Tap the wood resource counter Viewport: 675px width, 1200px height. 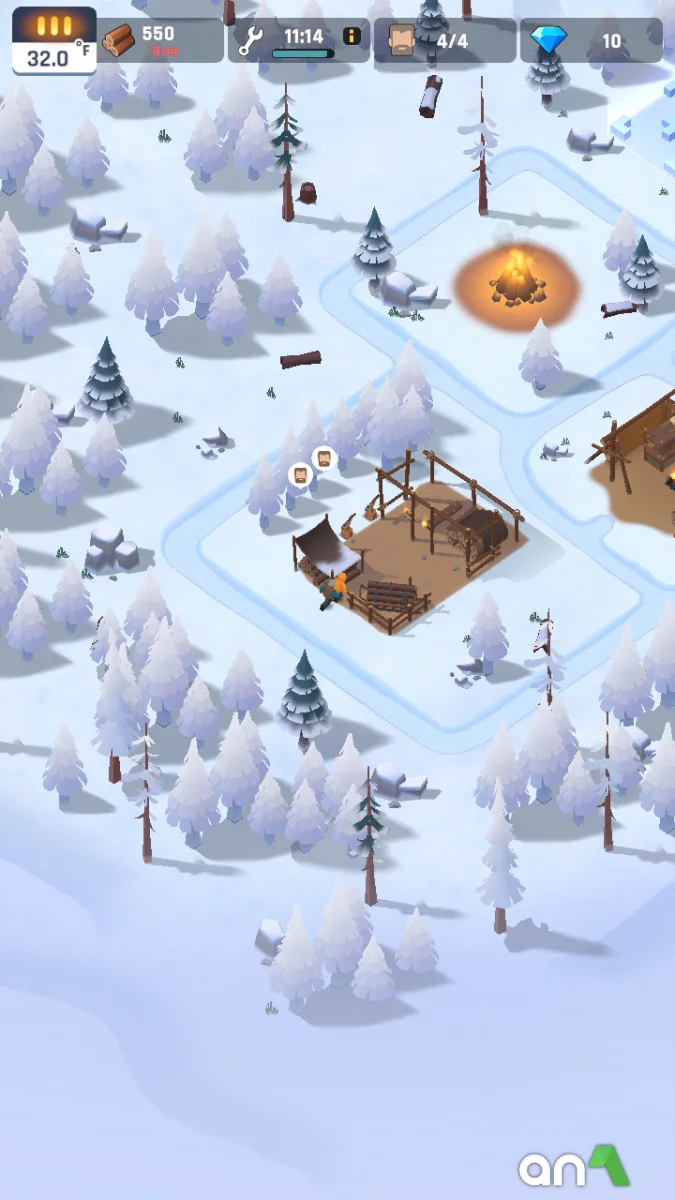click(x=158, y=40)
